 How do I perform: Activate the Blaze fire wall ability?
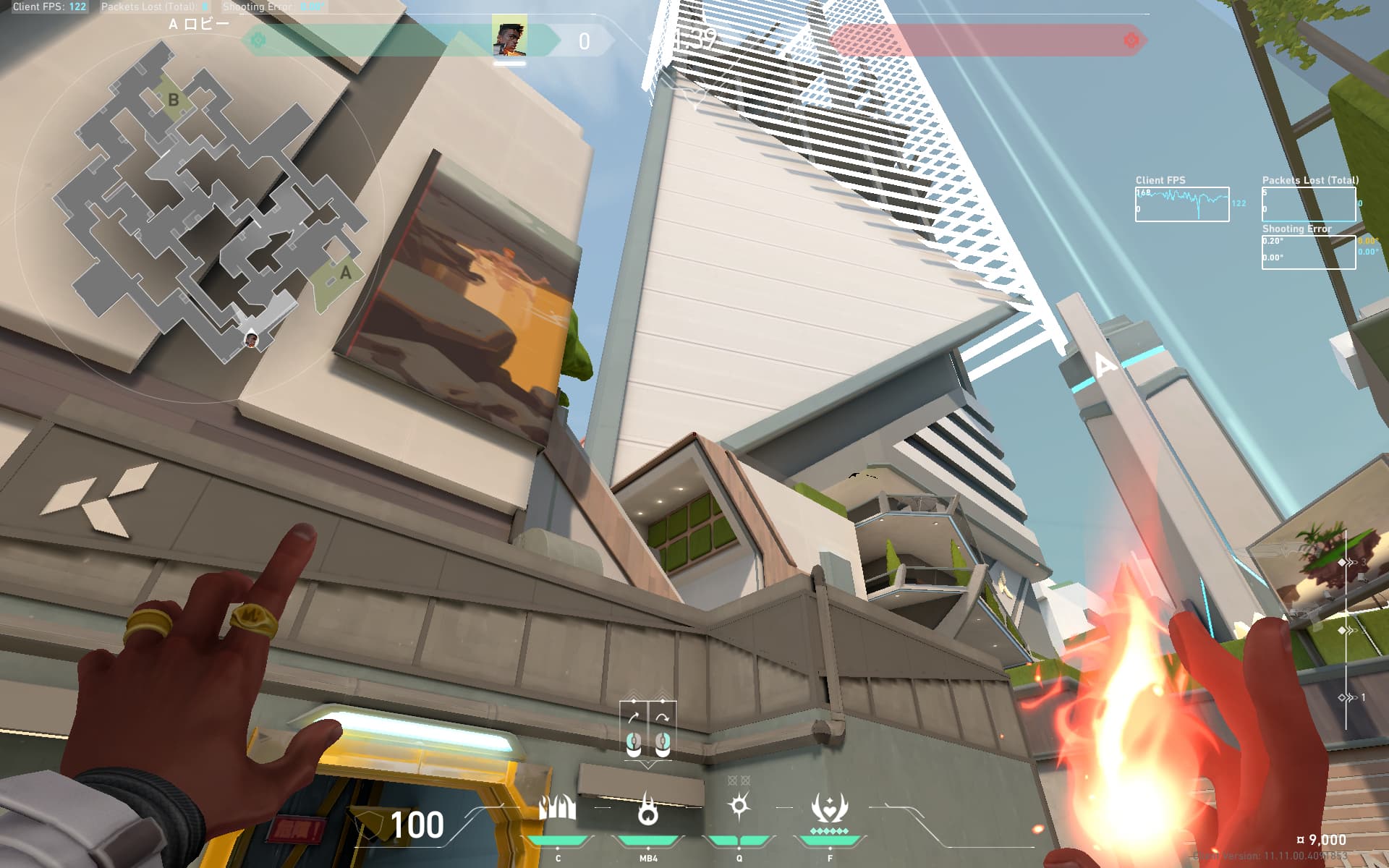(x=558, y=808)
